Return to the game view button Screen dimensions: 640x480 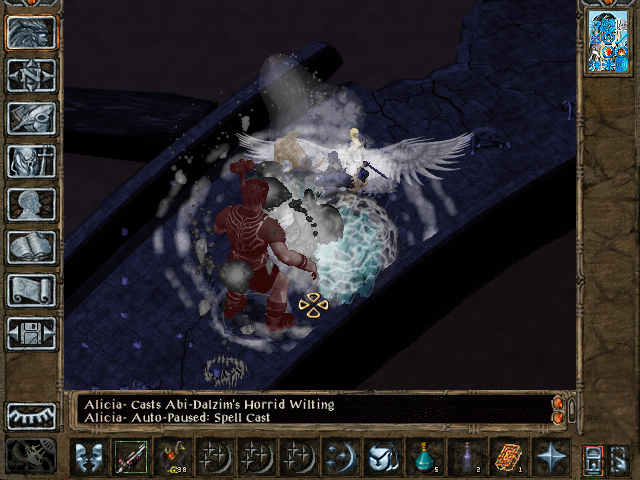point(31,32)
